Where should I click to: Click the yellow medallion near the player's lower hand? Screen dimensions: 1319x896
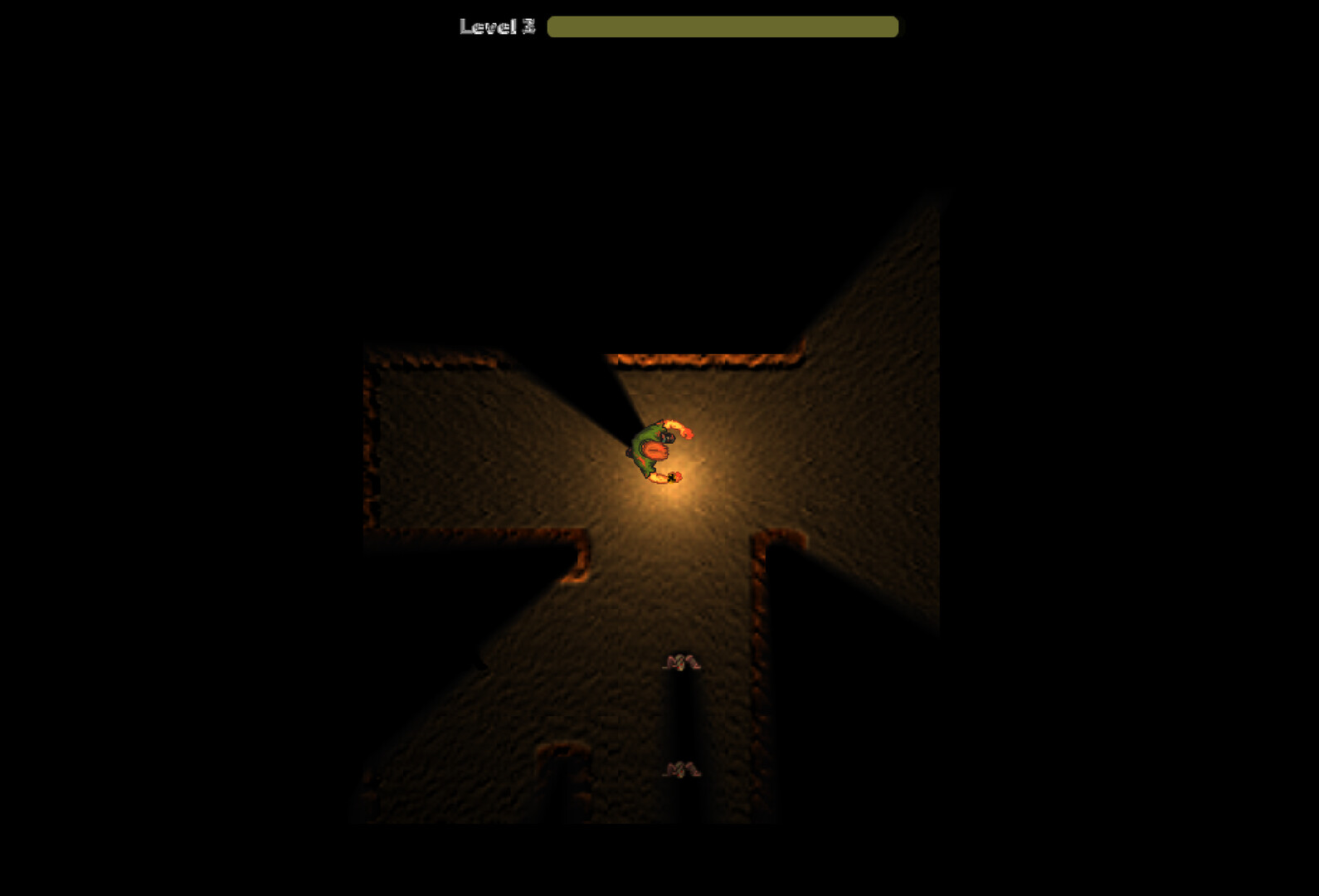(x=672, y=478)
